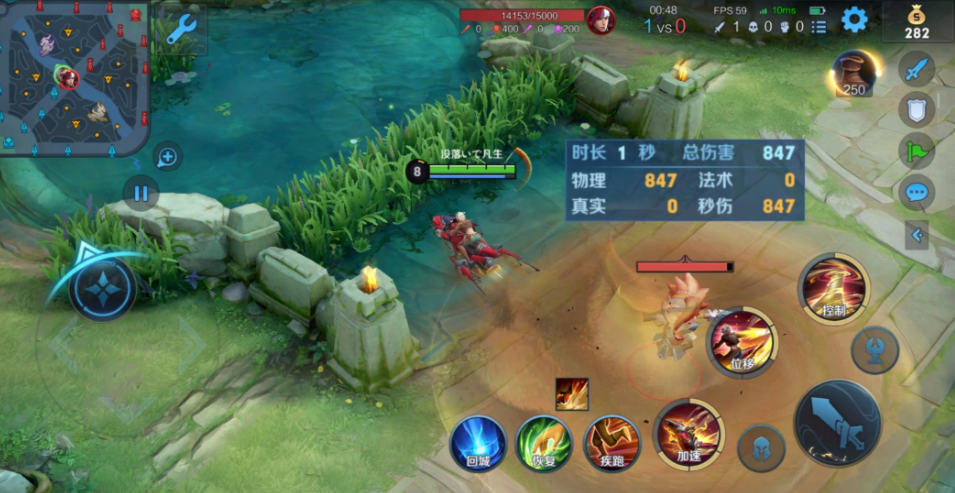Open the chat bubble quick messages

(x=916, y=192)
